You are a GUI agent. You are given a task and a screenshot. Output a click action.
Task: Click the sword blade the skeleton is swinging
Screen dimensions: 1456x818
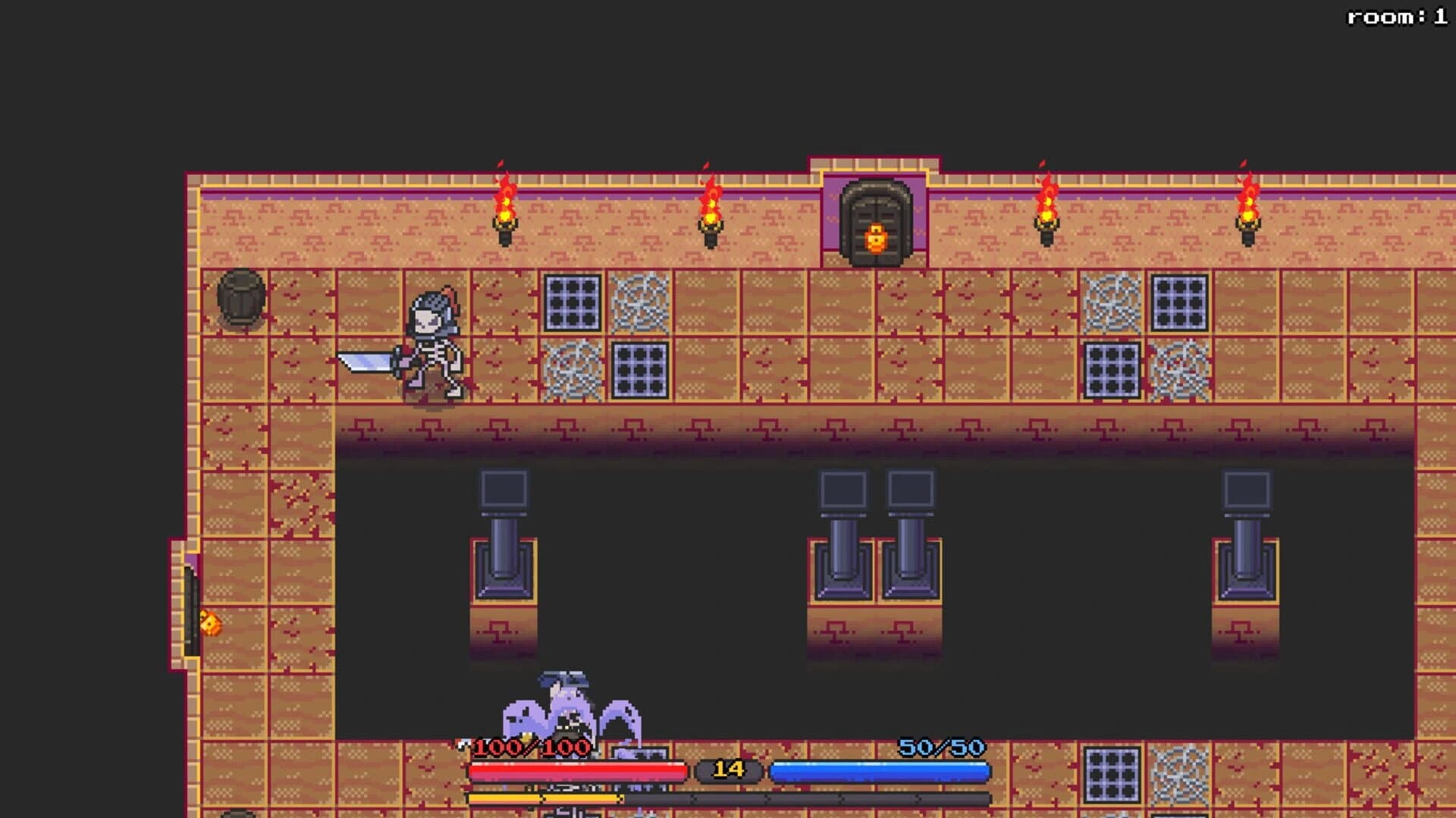(x=364, y=360)
